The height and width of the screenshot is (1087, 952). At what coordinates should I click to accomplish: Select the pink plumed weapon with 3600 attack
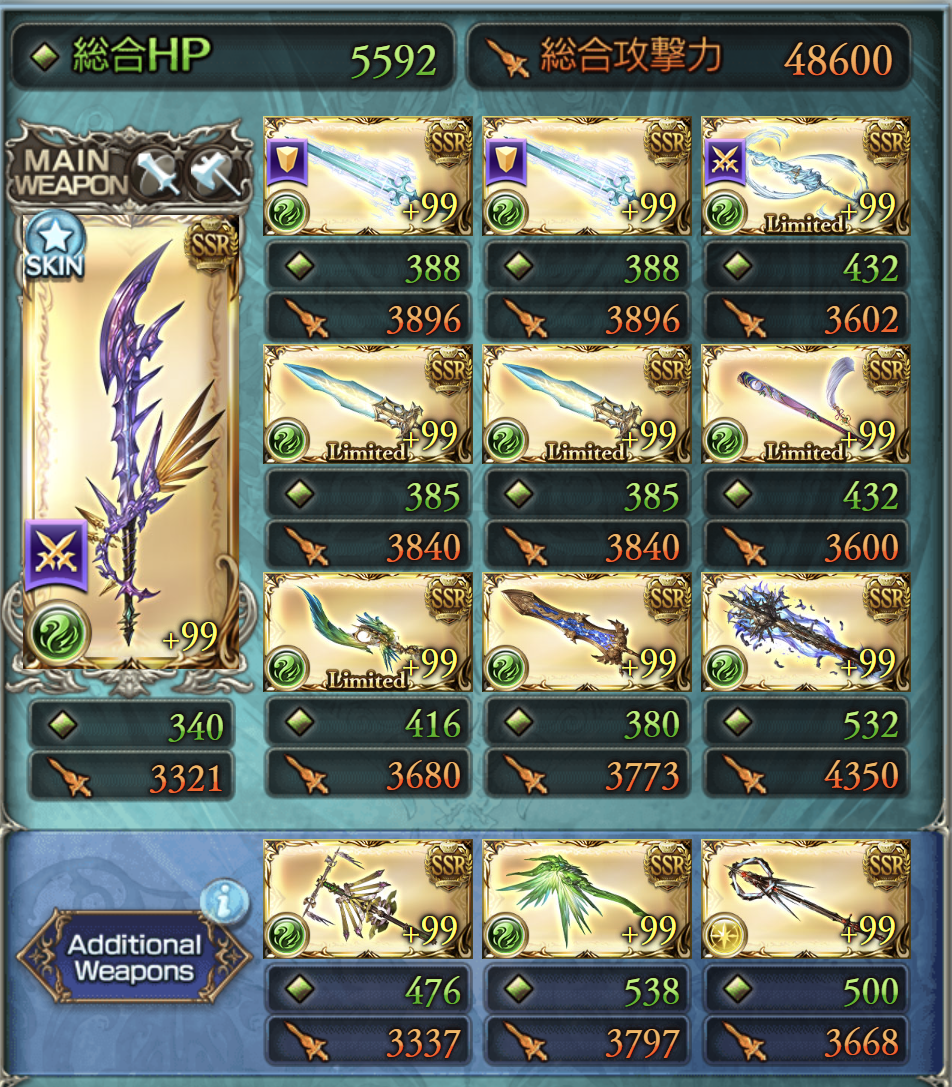pos(806,403)
